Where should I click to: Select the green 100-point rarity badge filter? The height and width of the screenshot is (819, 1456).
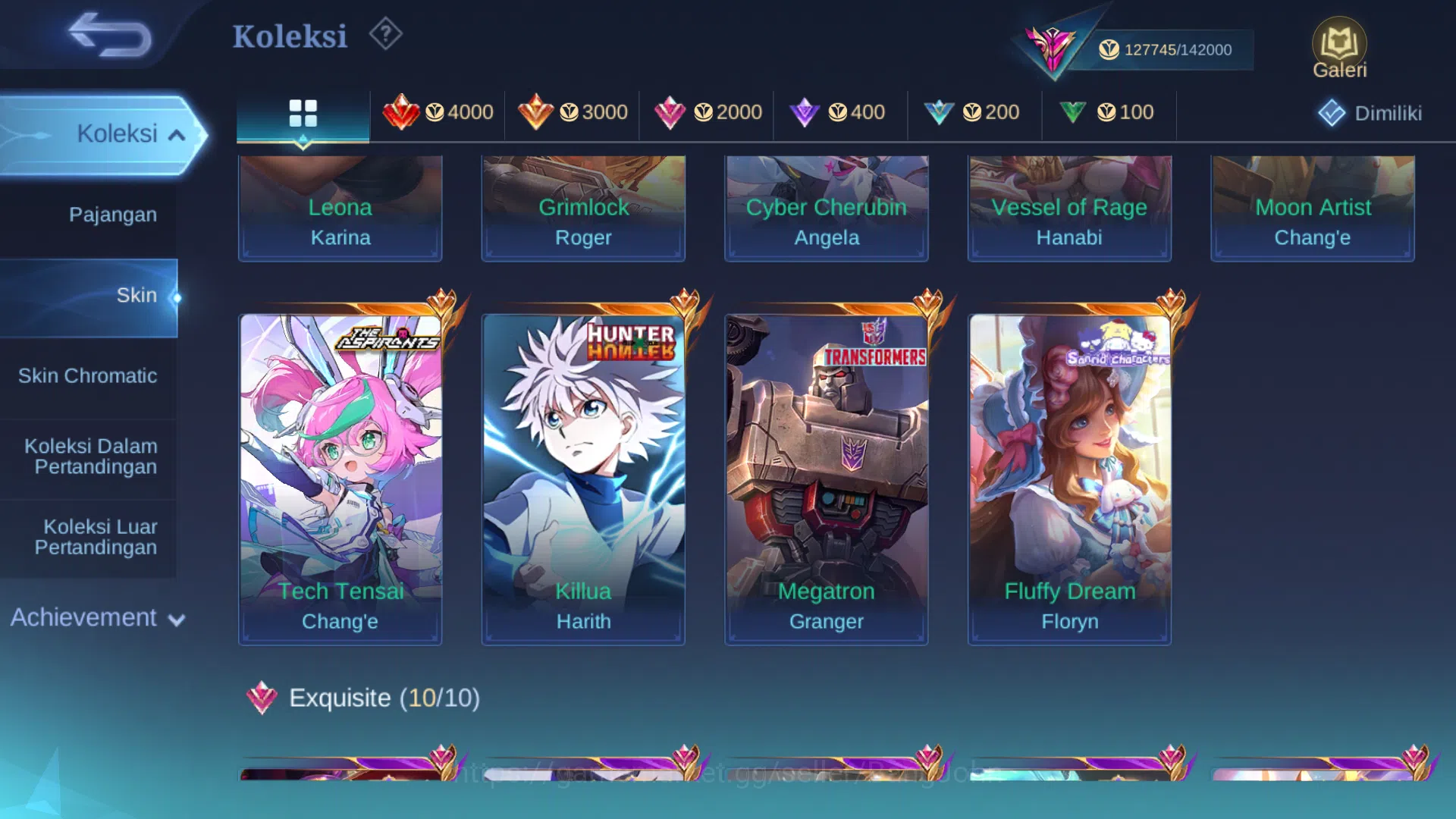[x=1108, y=112]
